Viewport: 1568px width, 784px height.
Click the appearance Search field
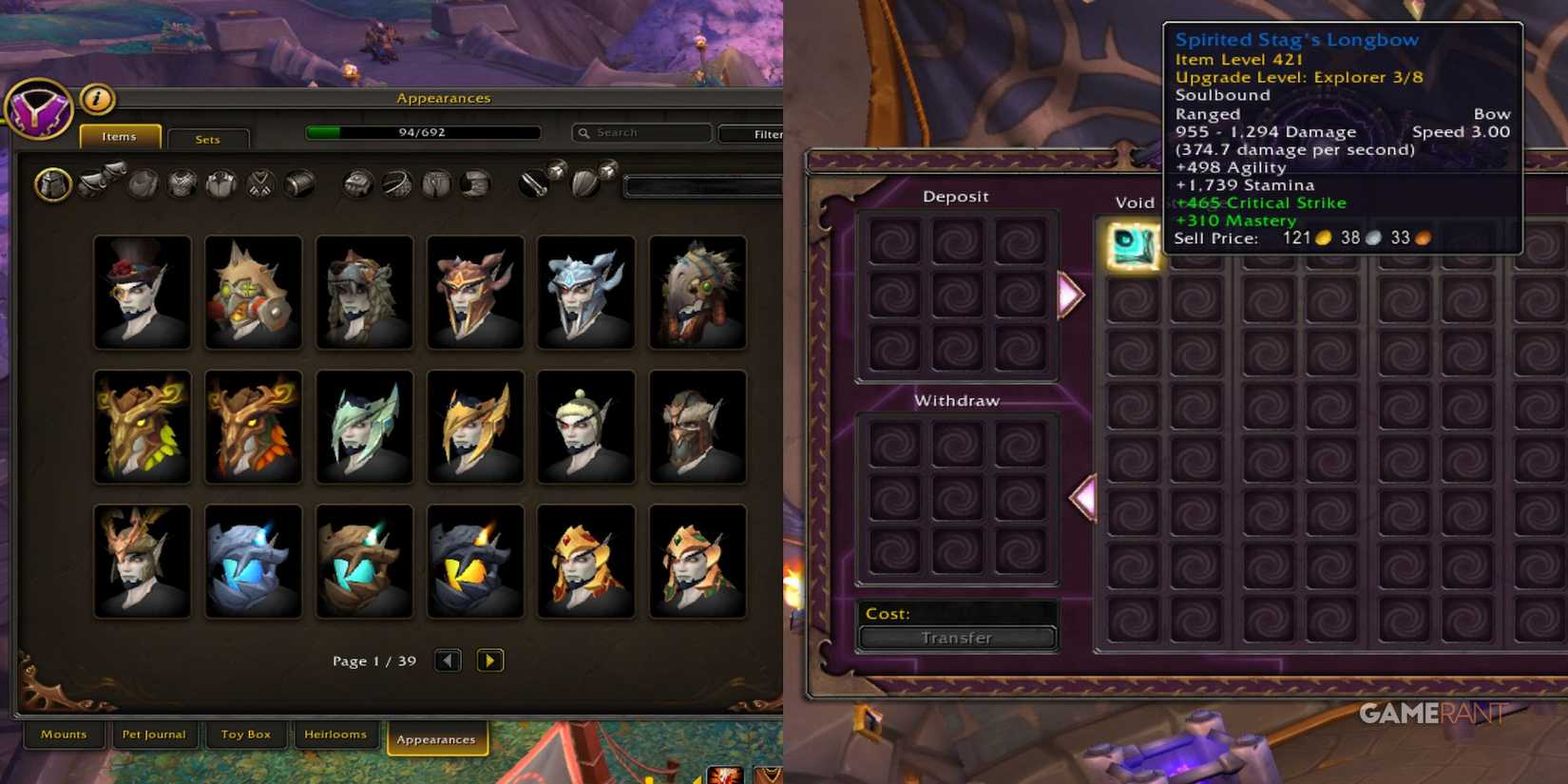(641, 132)
